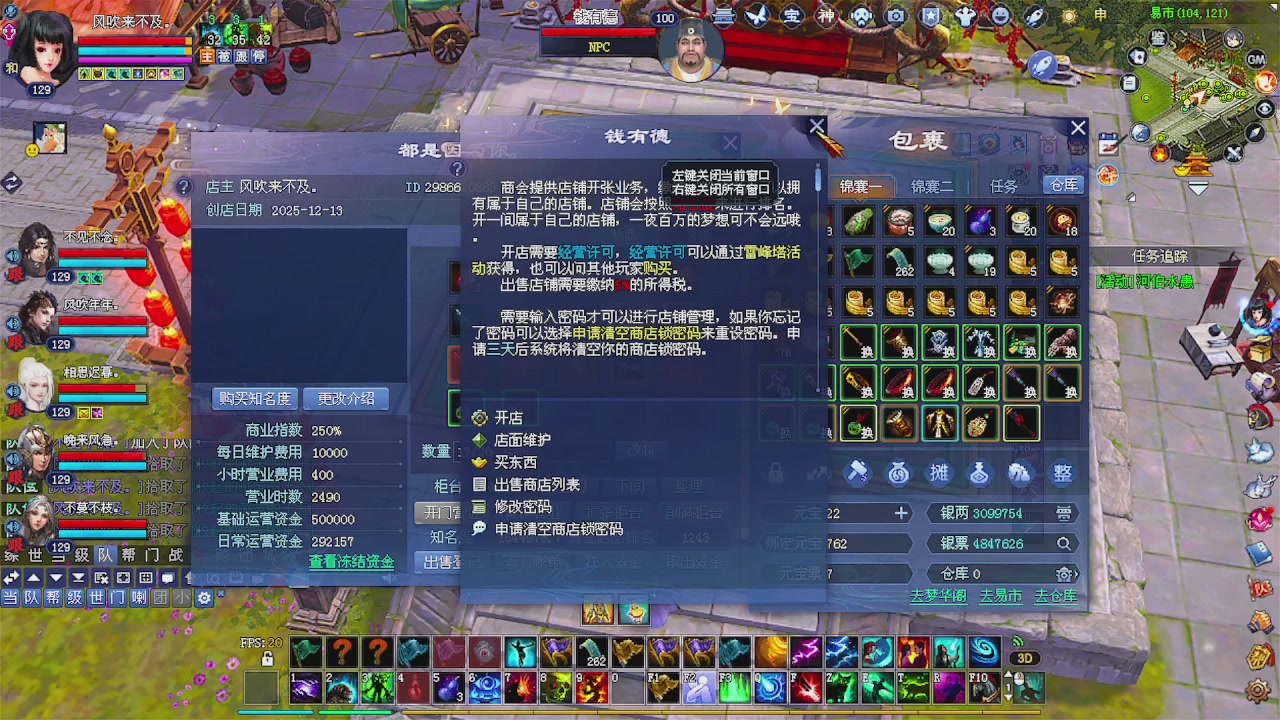Image resolution: width=1280 pixels, height=720 pixels.
Task: Switch to the 锦囊二 tab in the backpack
Action: [x=932, y=186]
